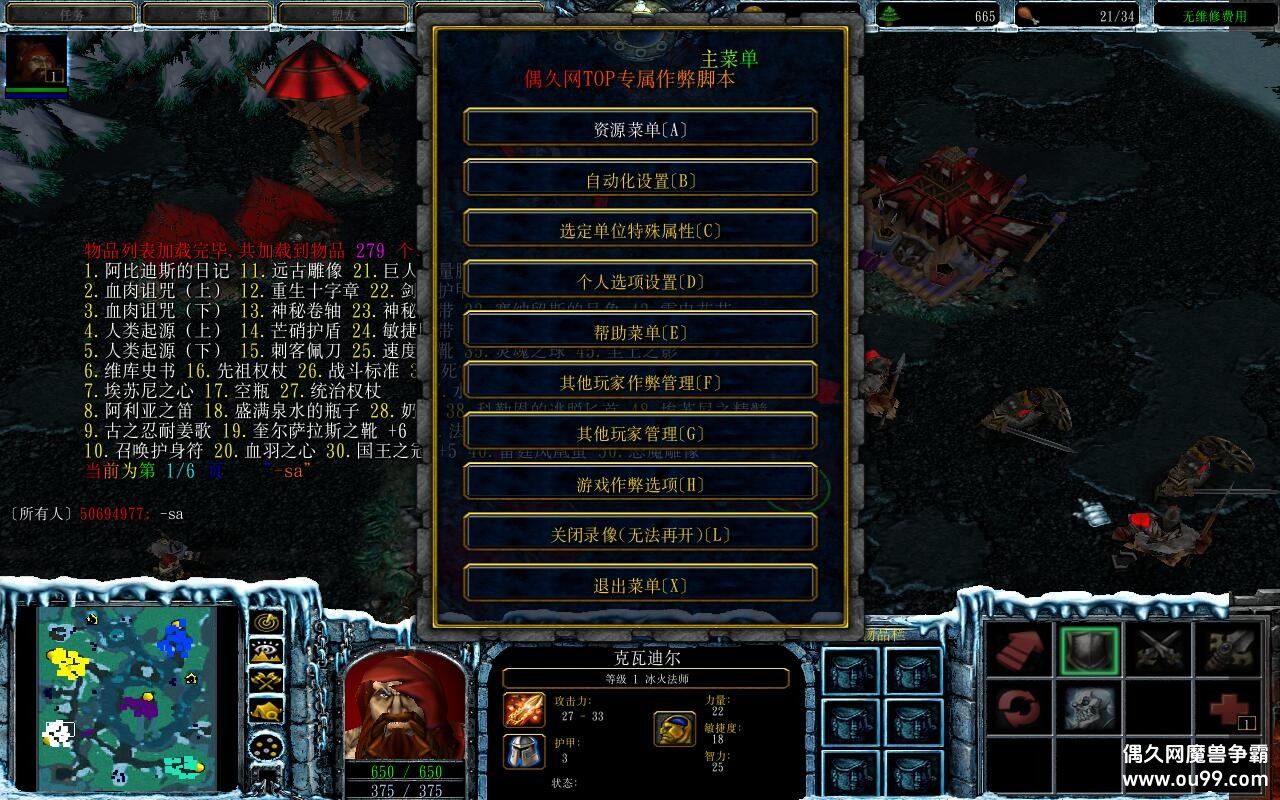Choose 游戏作弊选项 game cheat options
Image resolution: width=1280 pixels, height=800 pixels.
[640, 485]
